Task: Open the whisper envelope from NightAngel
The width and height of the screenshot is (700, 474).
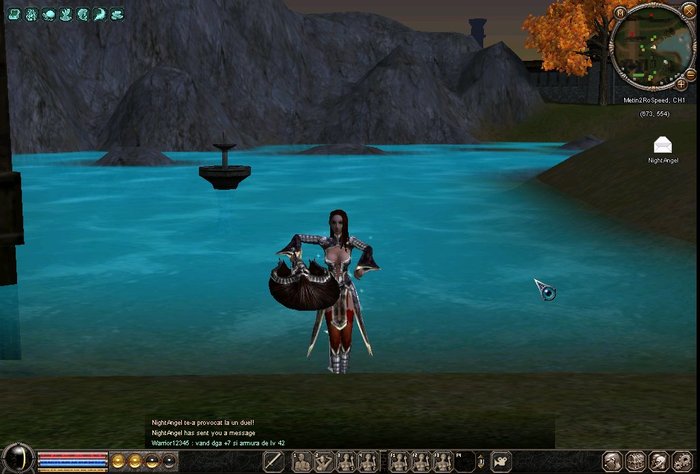Action: [x=662, y=146]
